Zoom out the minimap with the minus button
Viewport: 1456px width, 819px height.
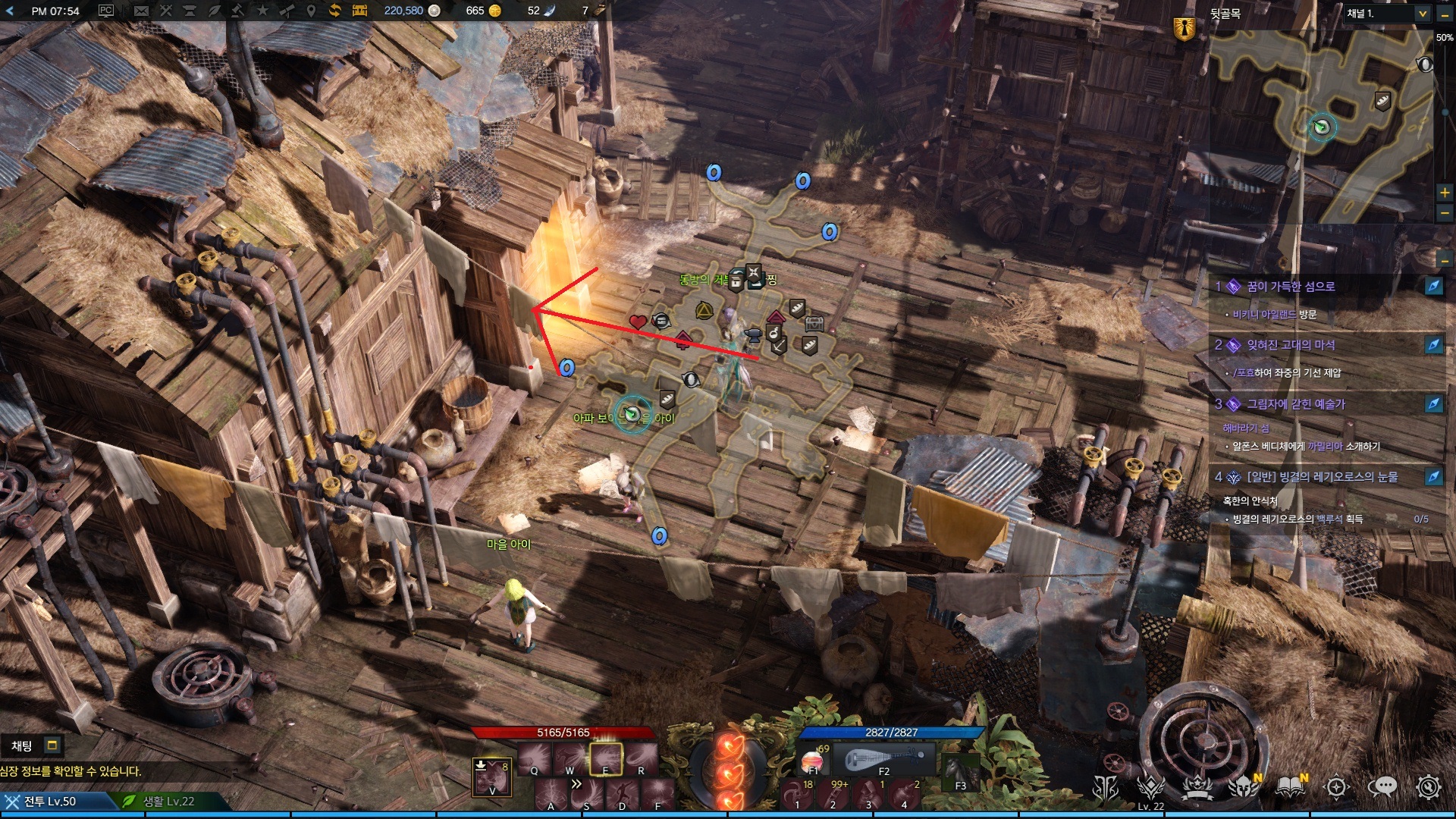[x=1445, y=213]
